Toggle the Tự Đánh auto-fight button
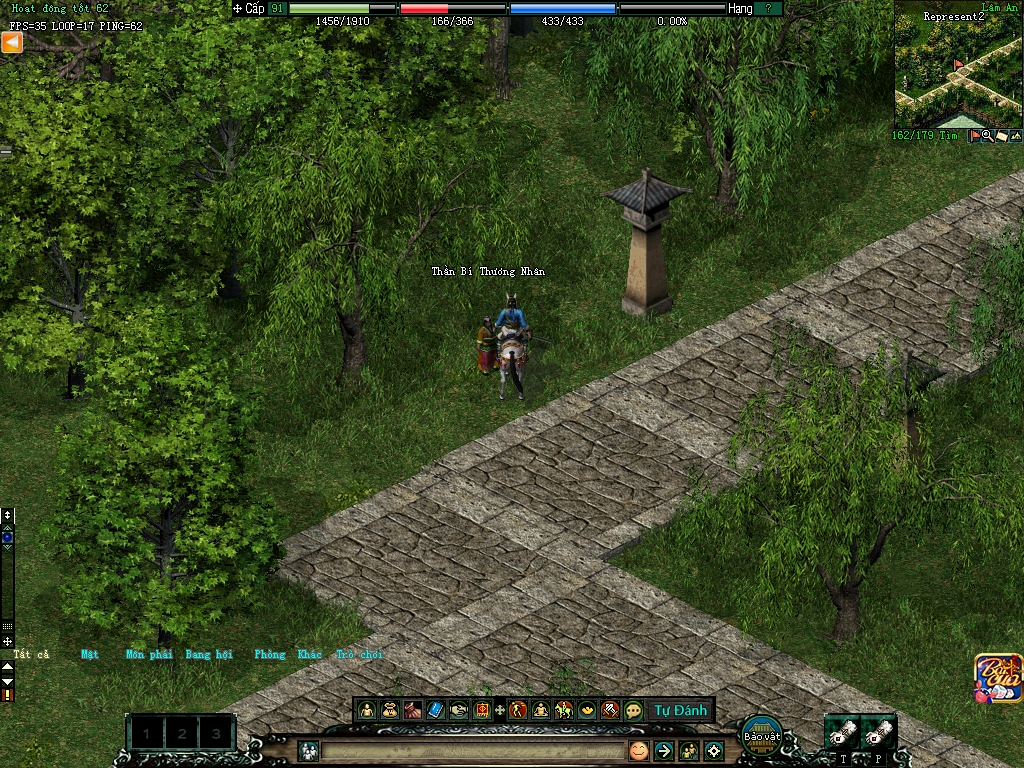This screenshot has height=768, width=1024. tap(680, 710)
